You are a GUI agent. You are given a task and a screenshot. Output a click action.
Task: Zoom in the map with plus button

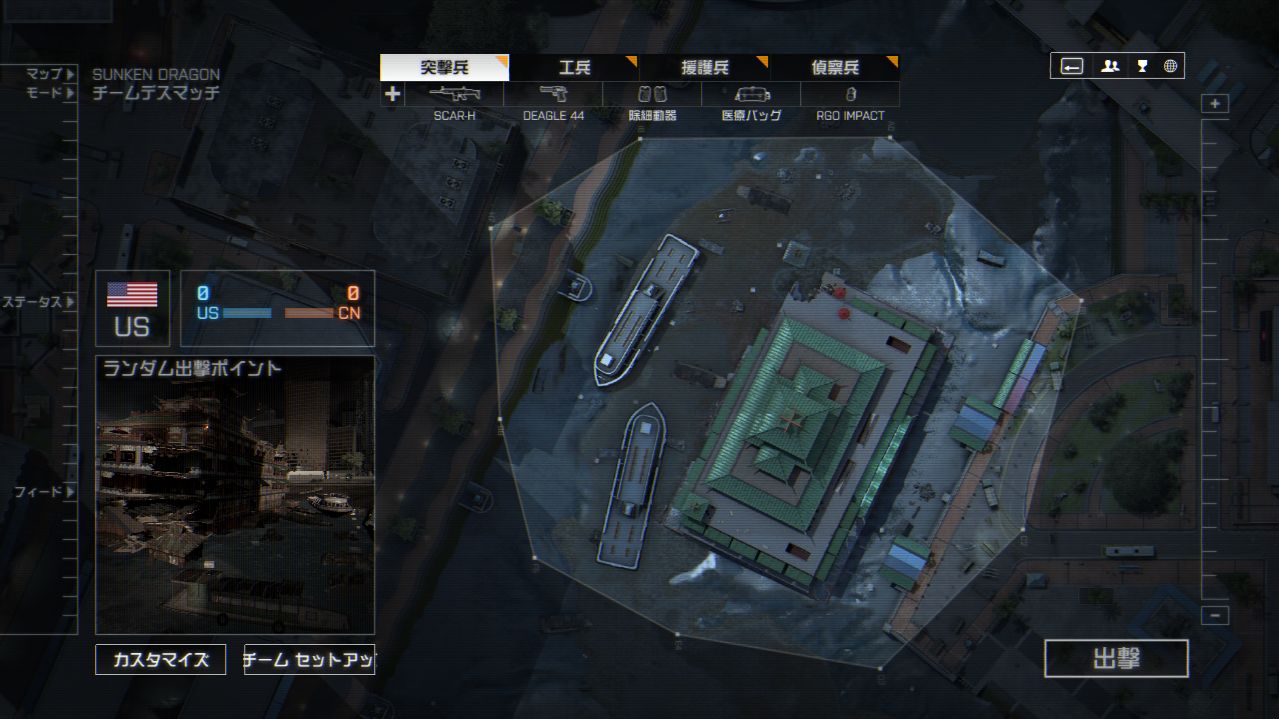click(1215, 104)
